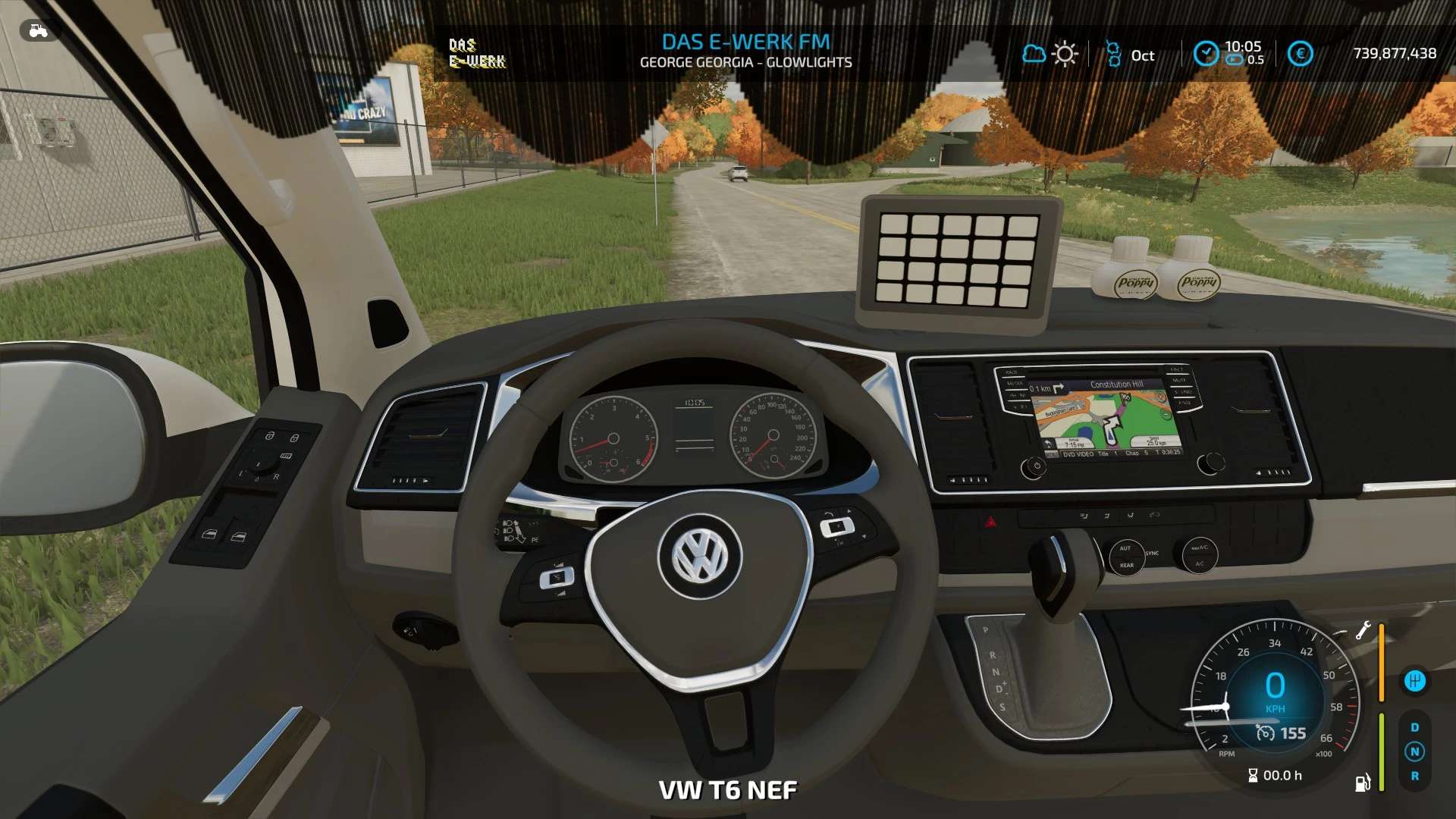
Task: Select the D drive gear indicator
Action: [1414, 727]
